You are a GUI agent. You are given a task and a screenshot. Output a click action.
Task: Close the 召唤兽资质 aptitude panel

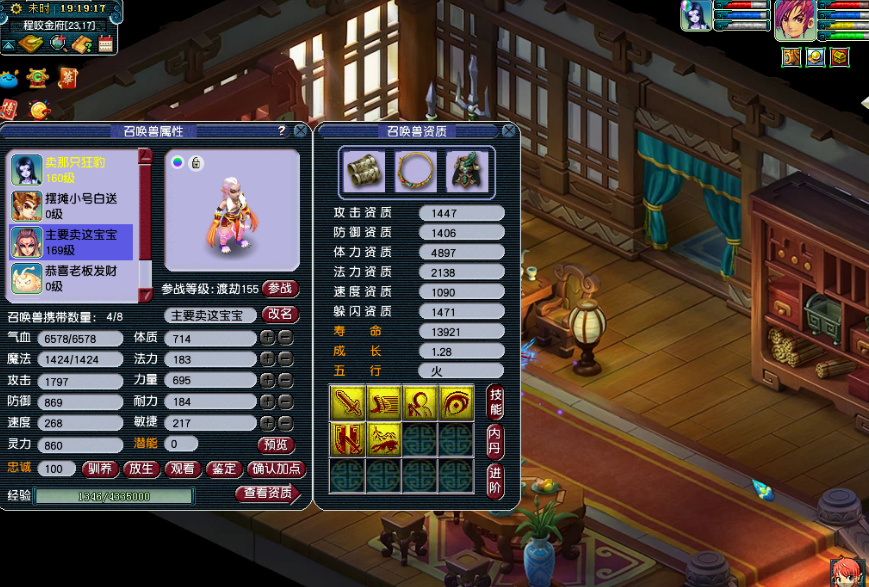coord(509,131)
